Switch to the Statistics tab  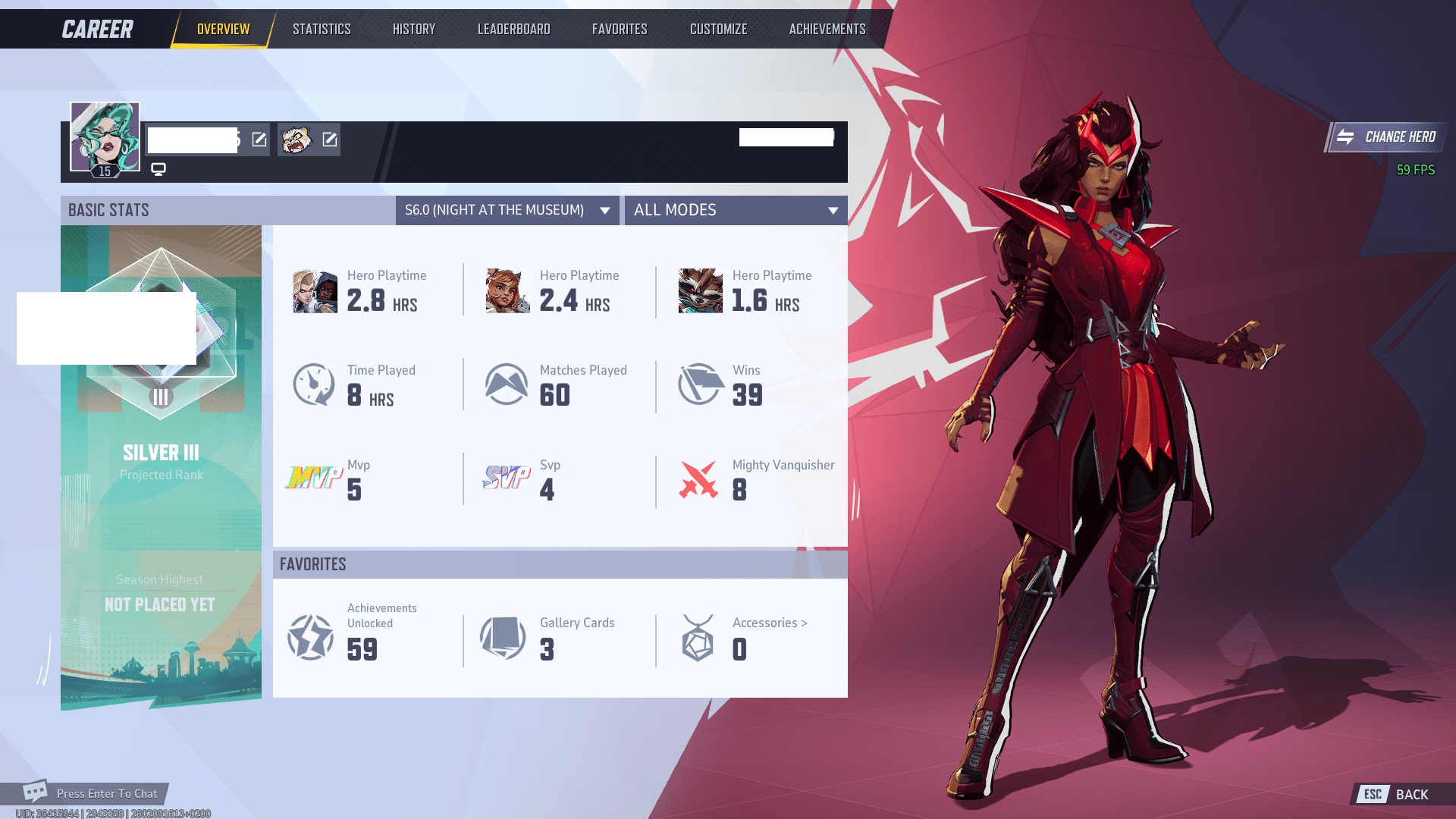[322, 28]
